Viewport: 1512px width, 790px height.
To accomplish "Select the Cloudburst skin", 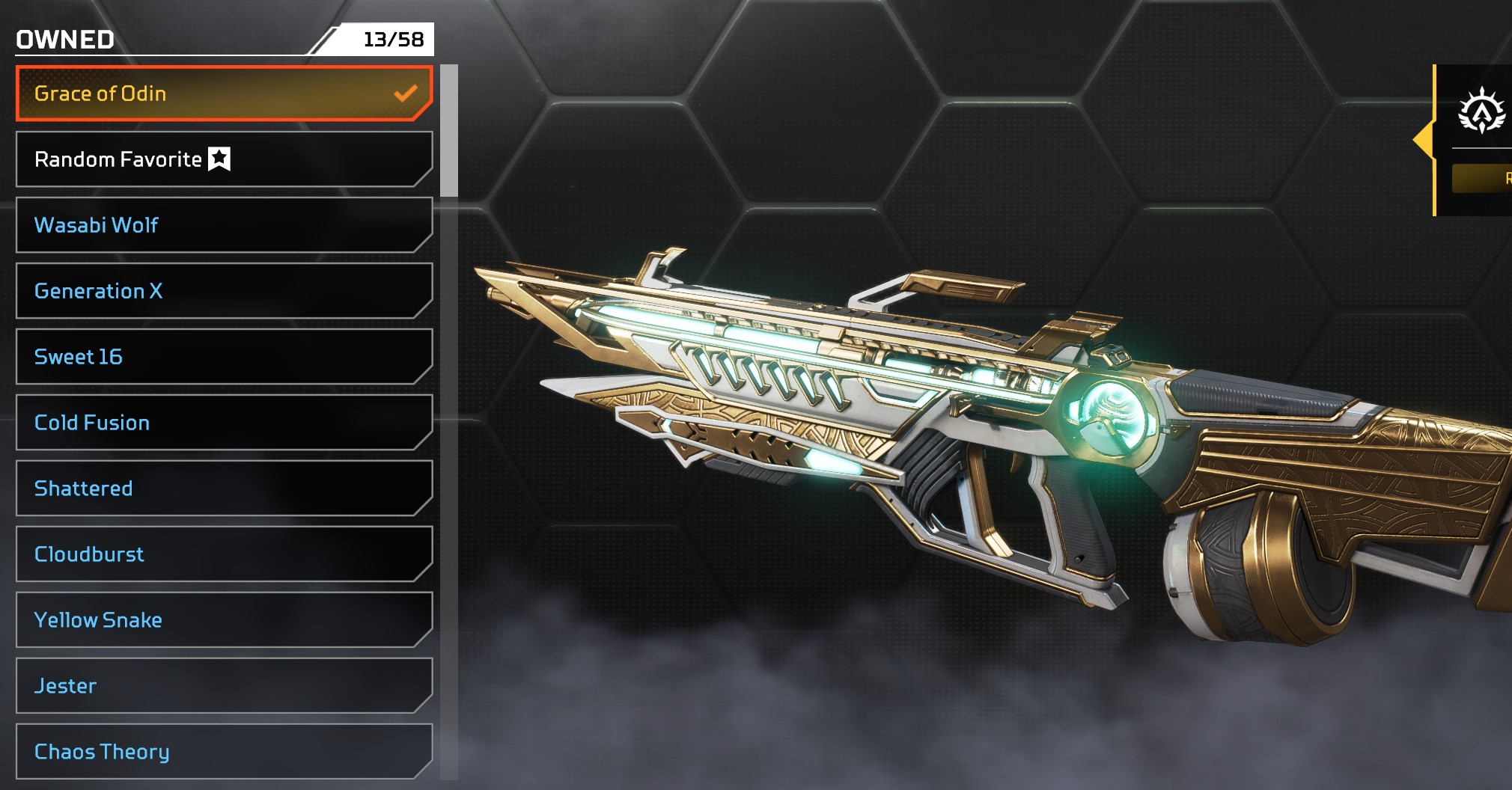I will (223, 554).
